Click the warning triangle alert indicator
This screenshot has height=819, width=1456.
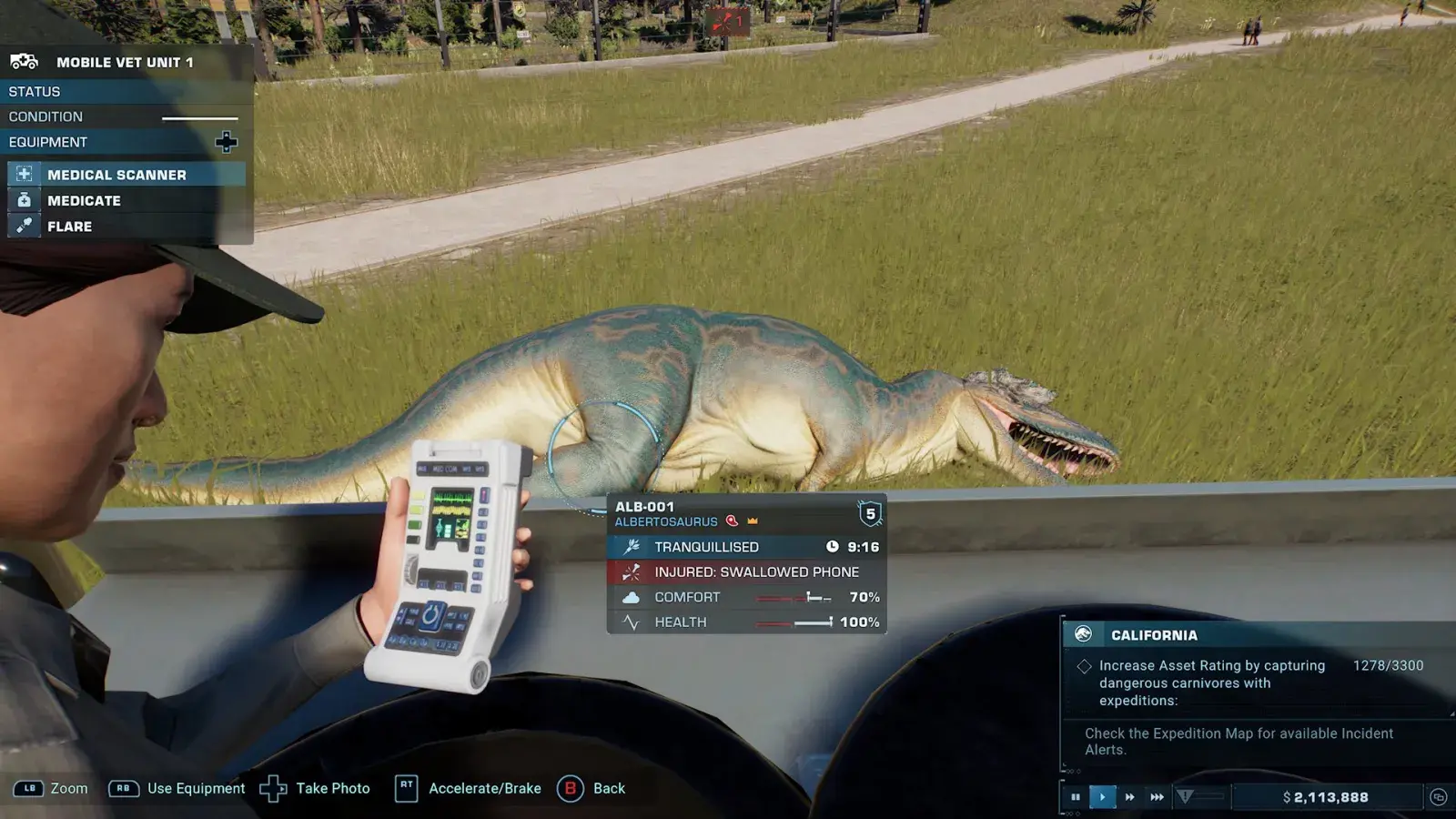click(x=1185, y=797)
